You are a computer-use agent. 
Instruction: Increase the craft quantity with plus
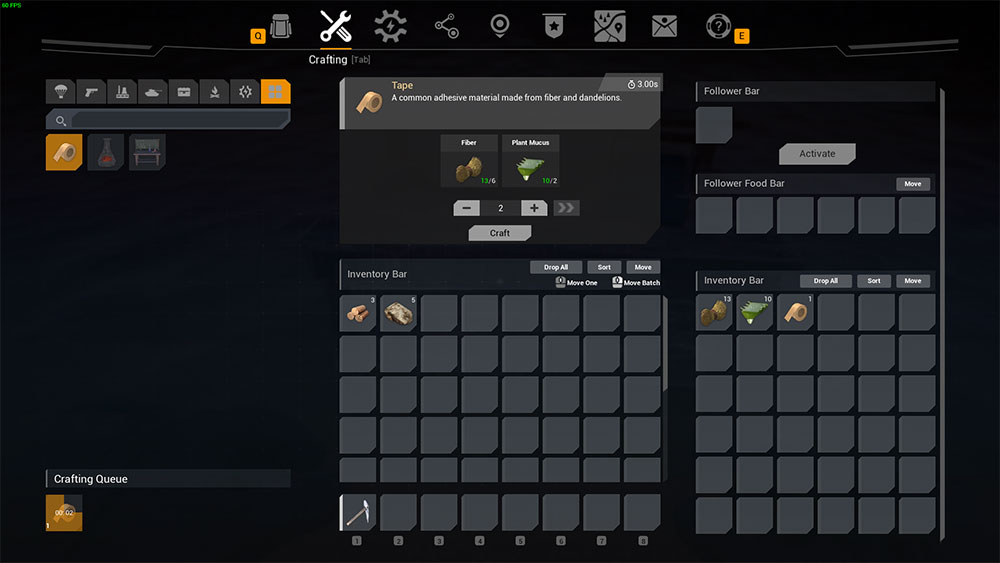(x=534, y=208)
